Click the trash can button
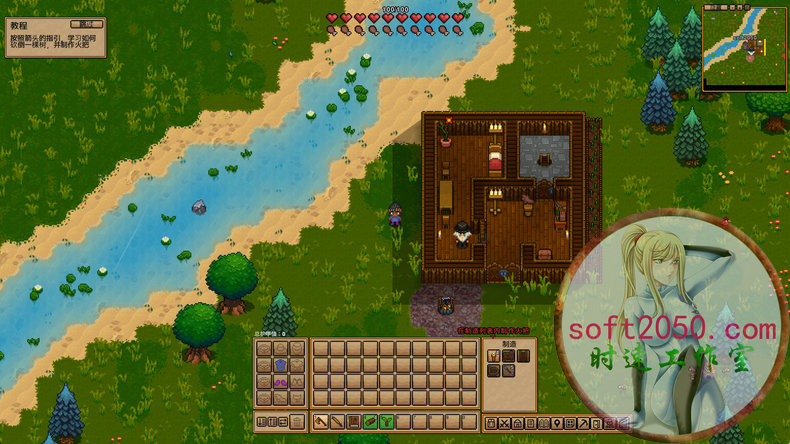The height and width of the screenshot is (444, 790). point(297,422)
